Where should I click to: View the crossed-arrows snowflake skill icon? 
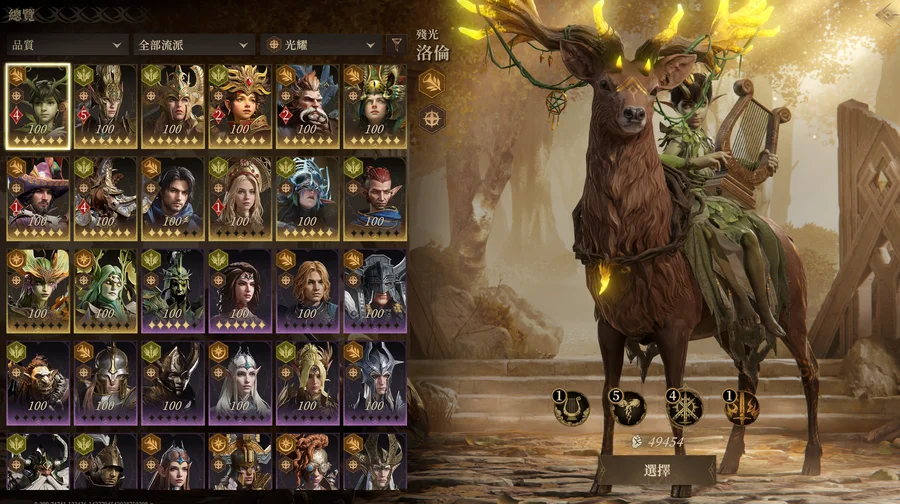click(685, 407)
